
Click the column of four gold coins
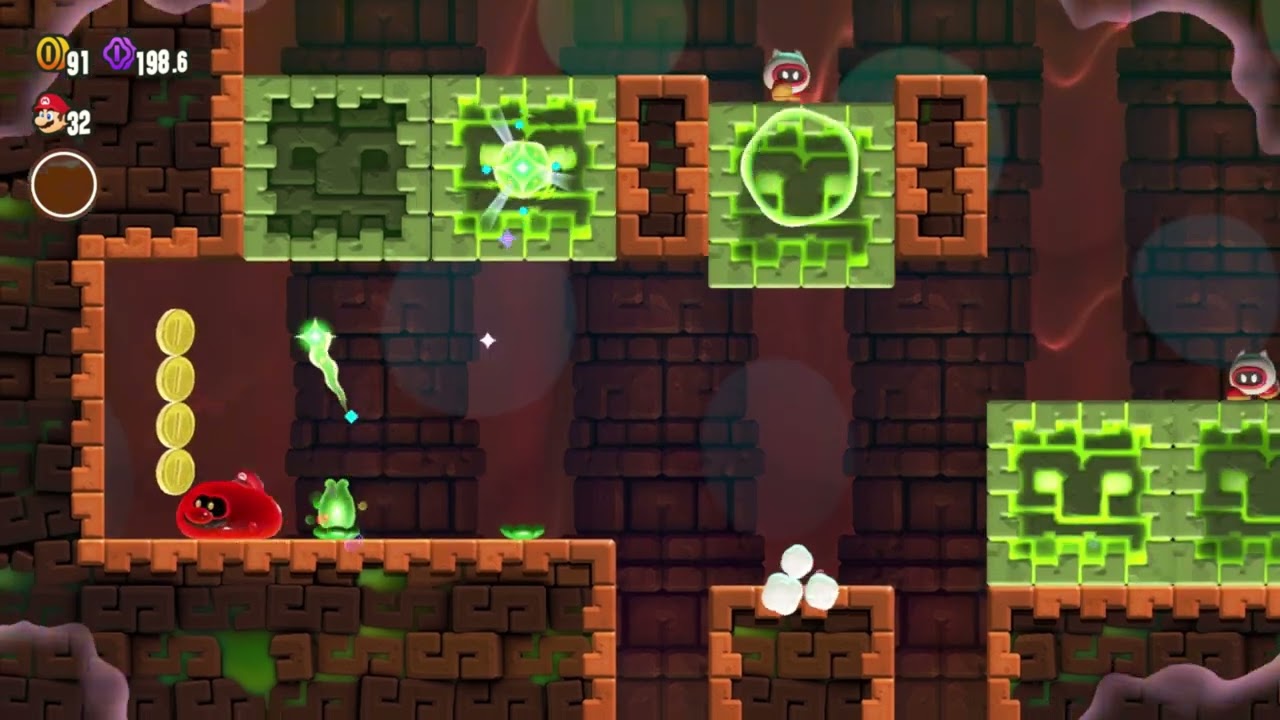tap(175, 398)
